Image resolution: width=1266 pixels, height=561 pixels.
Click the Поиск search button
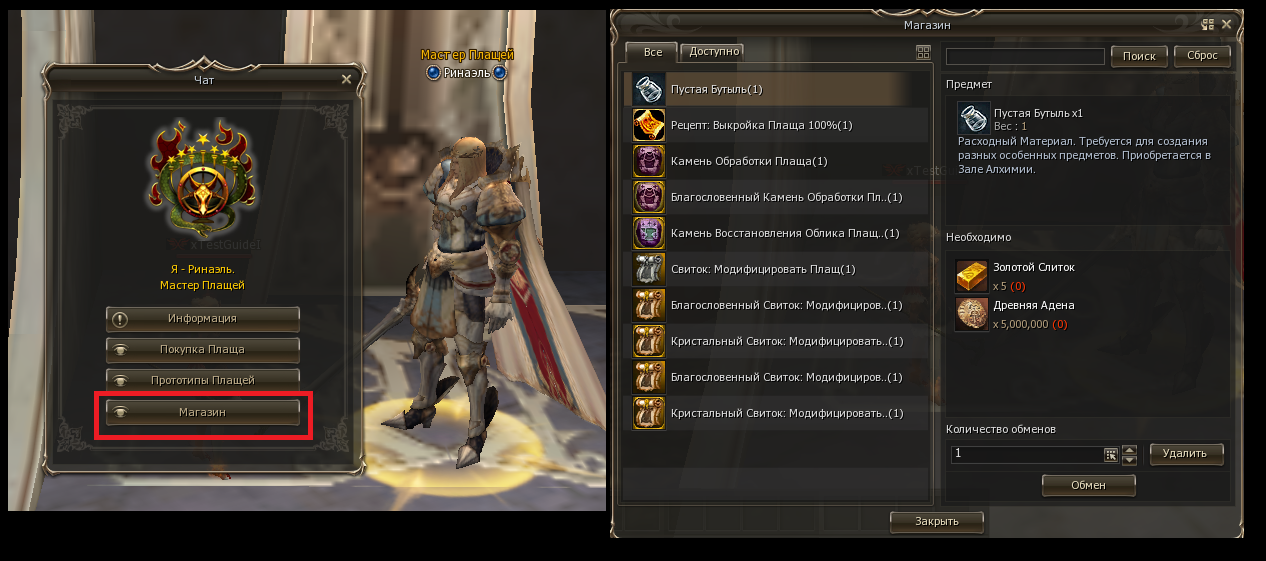pyautogui.click(x=1139, y=57)
